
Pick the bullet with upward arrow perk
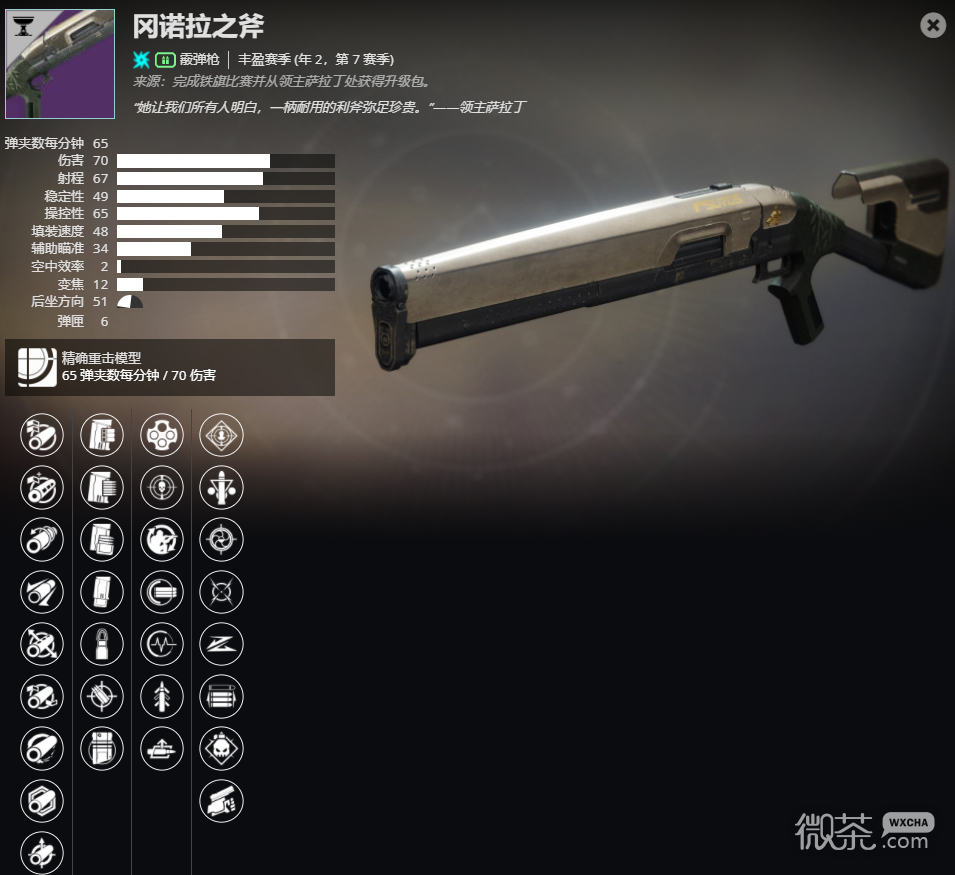point(162,695)
